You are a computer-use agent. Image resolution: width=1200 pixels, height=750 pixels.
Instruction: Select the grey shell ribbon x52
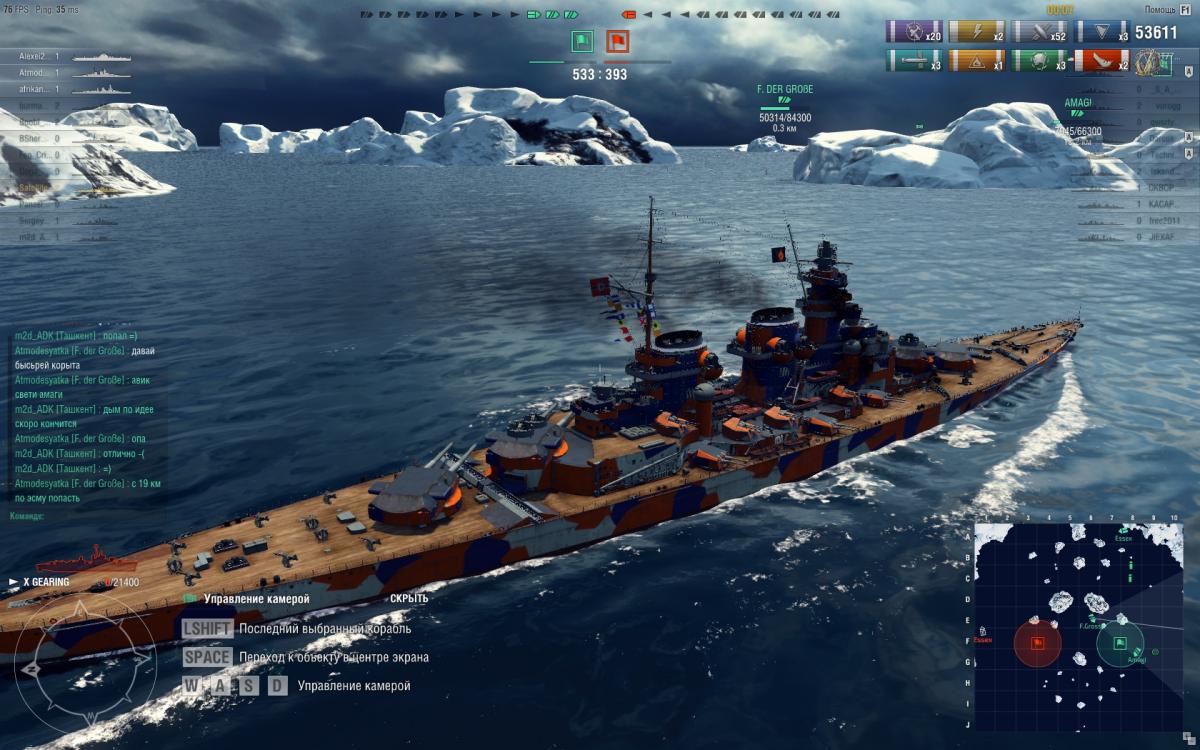coord(1039,32)
